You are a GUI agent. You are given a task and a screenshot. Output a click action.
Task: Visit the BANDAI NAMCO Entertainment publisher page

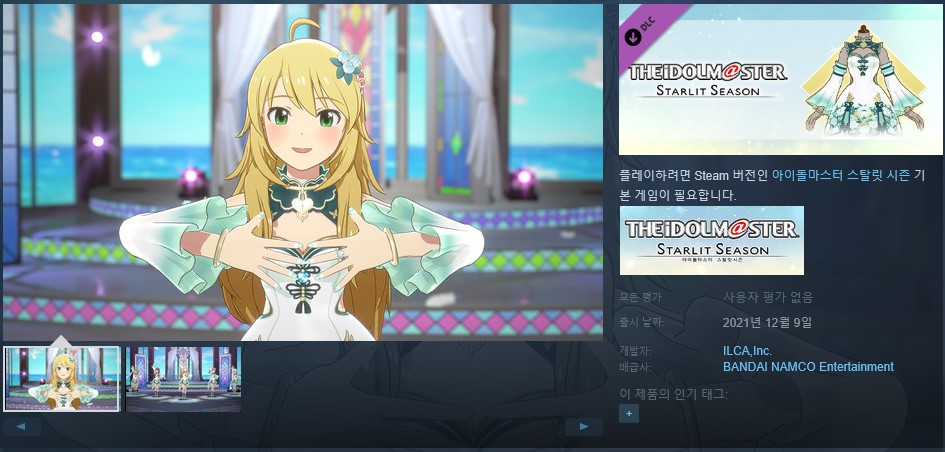807,367
